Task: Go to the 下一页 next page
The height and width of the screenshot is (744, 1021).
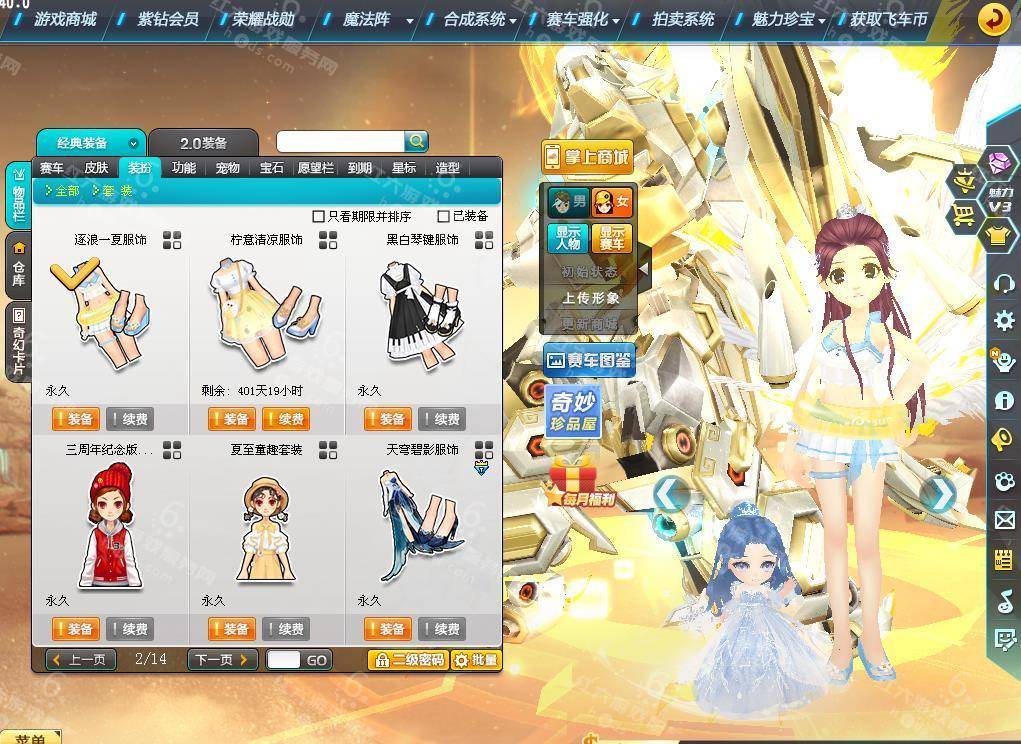Action: 221,660
